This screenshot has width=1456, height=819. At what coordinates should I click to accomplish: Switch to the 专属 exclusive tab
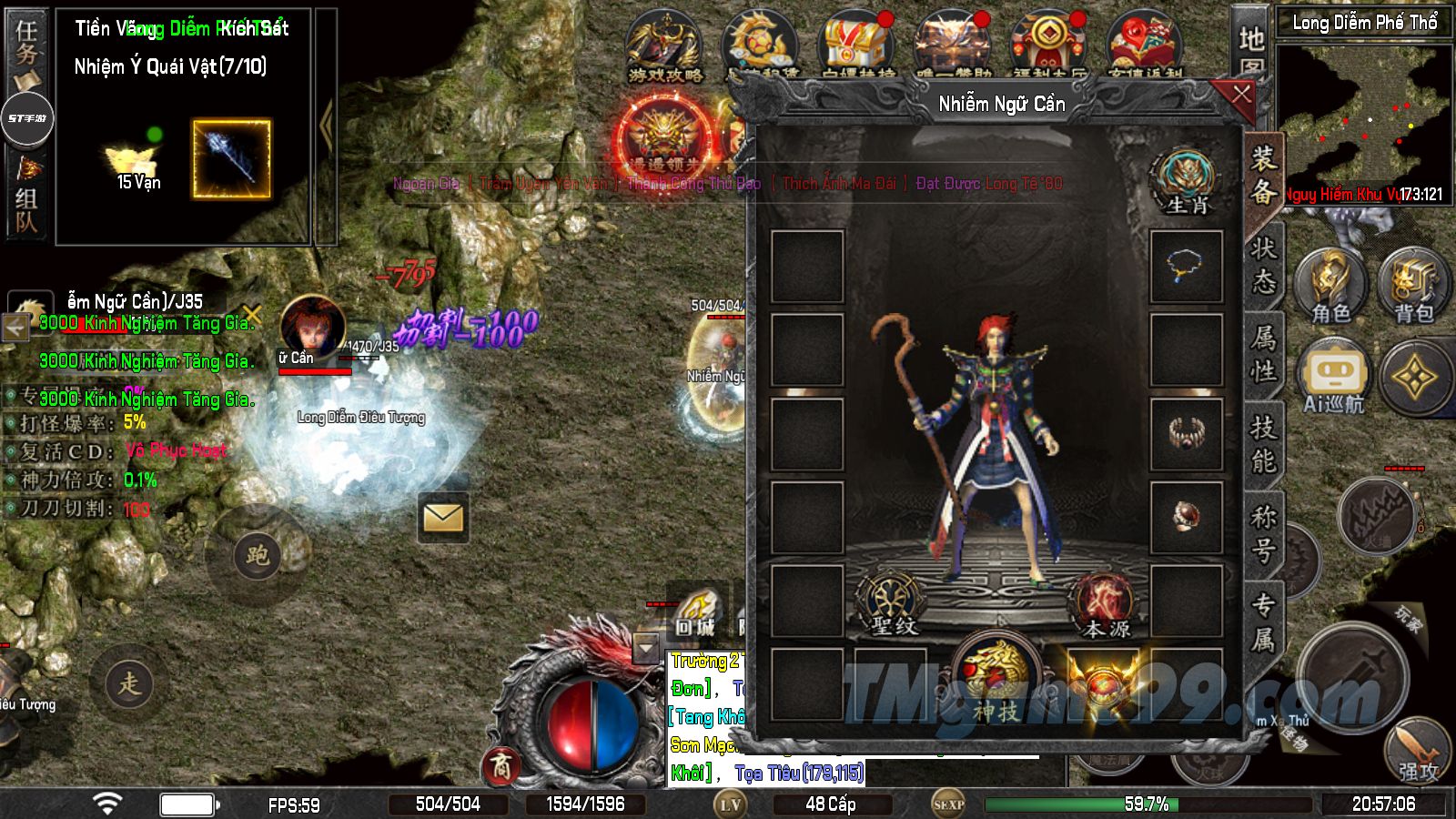(x=1263, y=622)
